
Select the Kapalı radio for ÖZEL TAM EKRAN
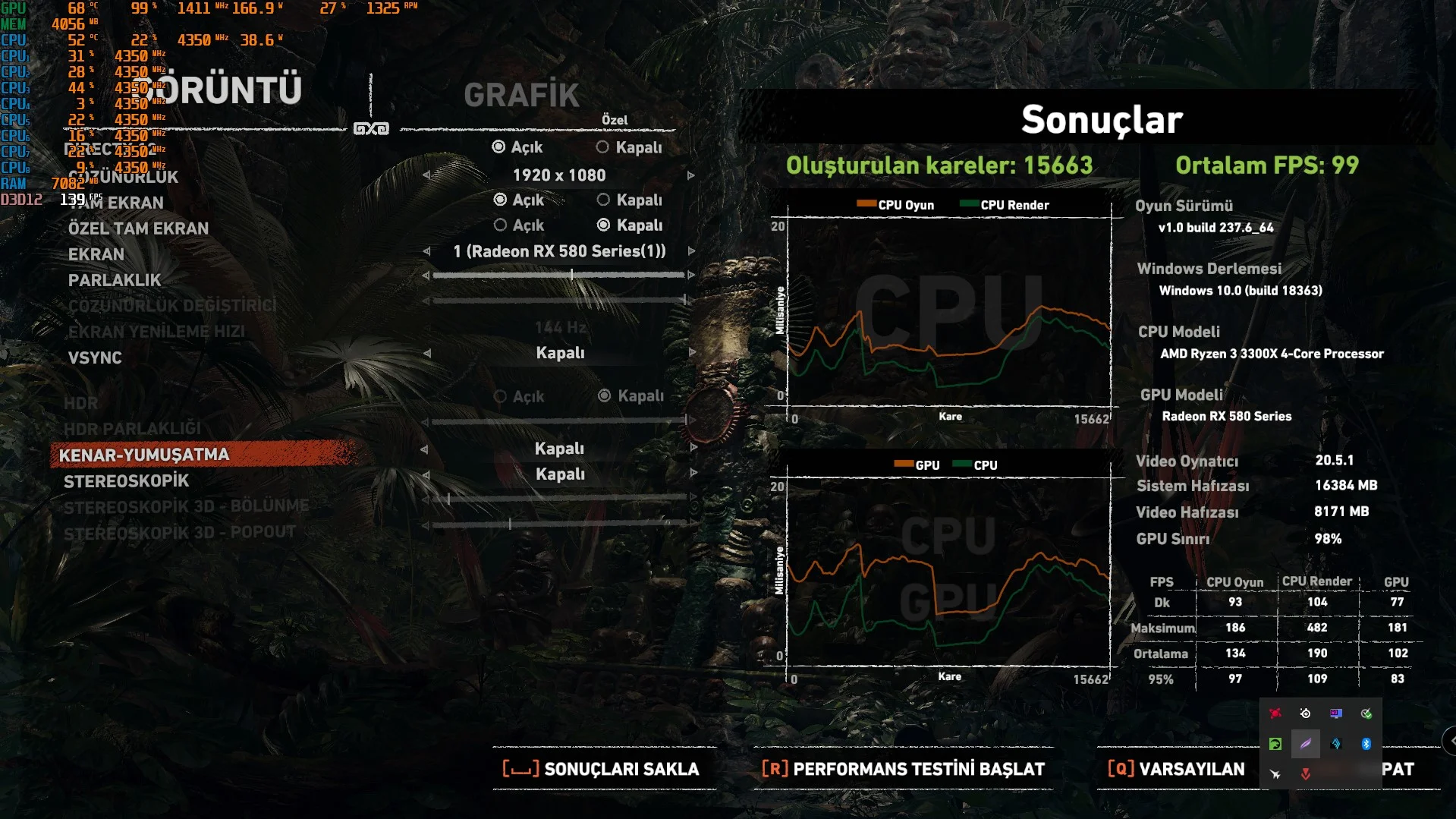[604, 225]
